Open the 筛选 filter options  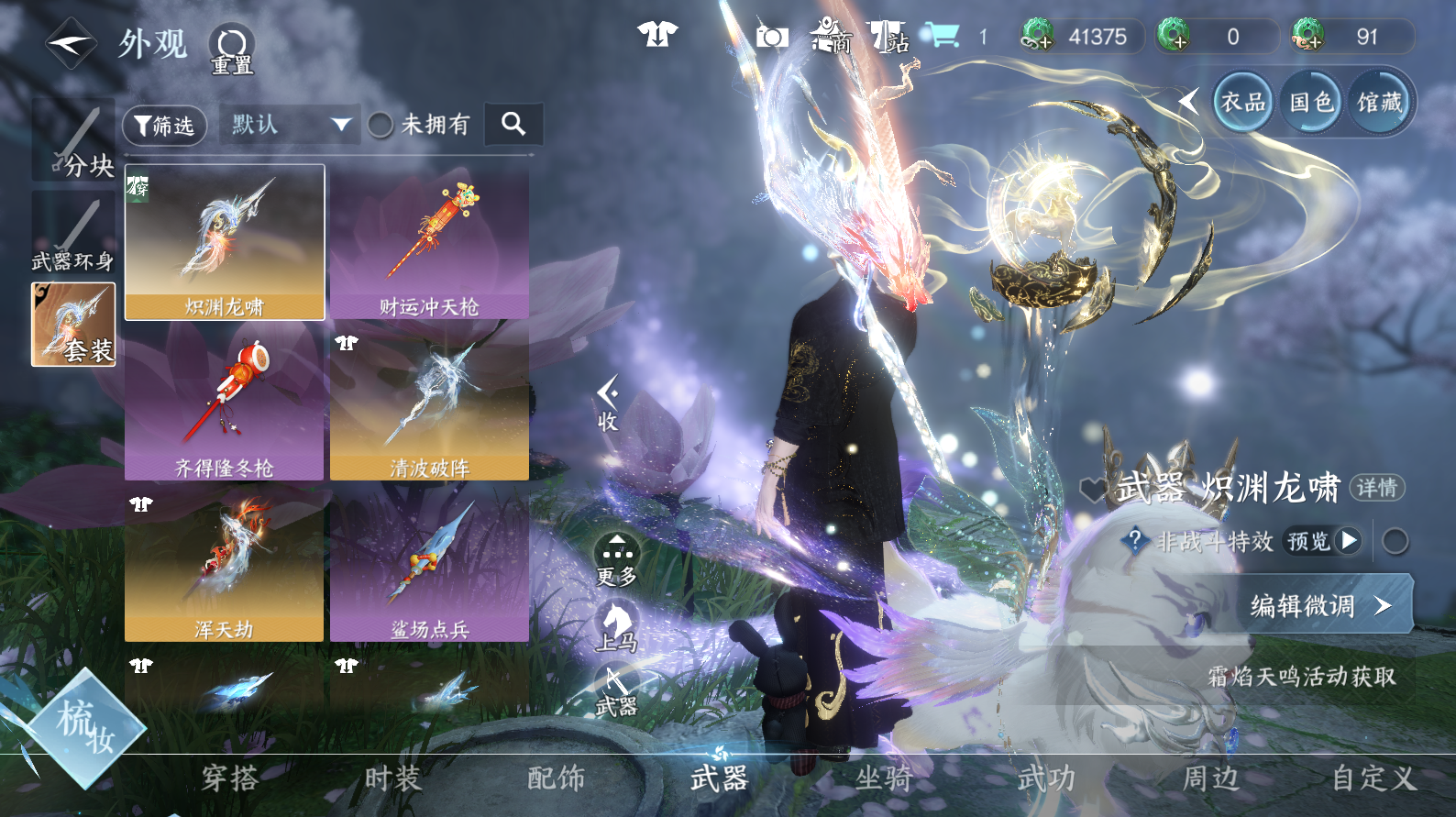[164, 125]
